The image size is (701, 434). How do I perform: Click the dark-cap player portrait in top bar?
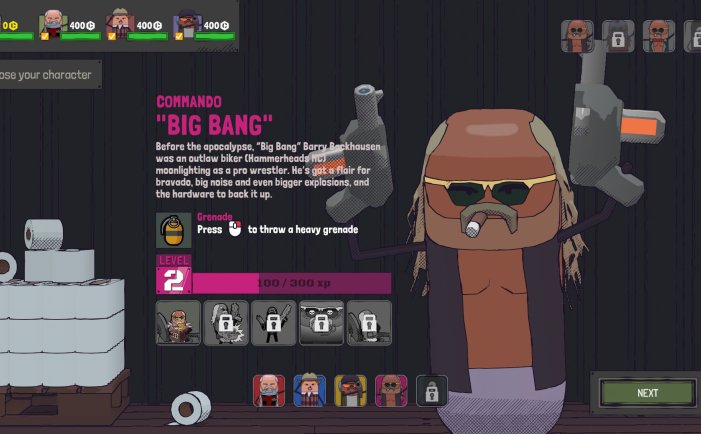(x=187, y=23)
